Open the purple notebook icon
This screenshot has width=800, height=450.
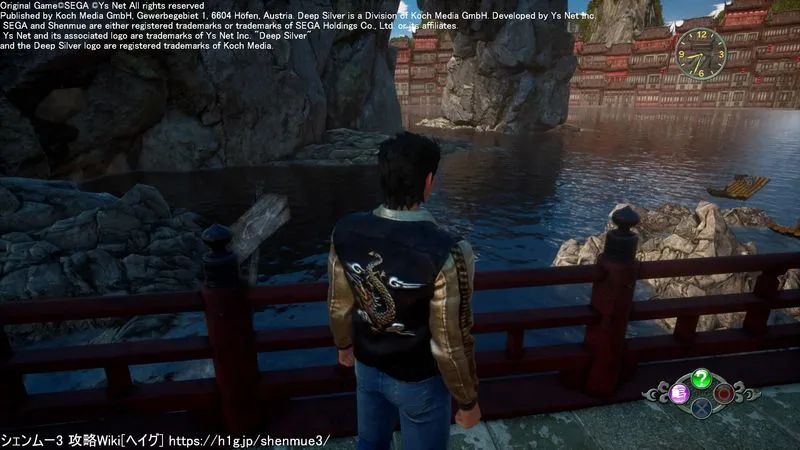[679, 392]
